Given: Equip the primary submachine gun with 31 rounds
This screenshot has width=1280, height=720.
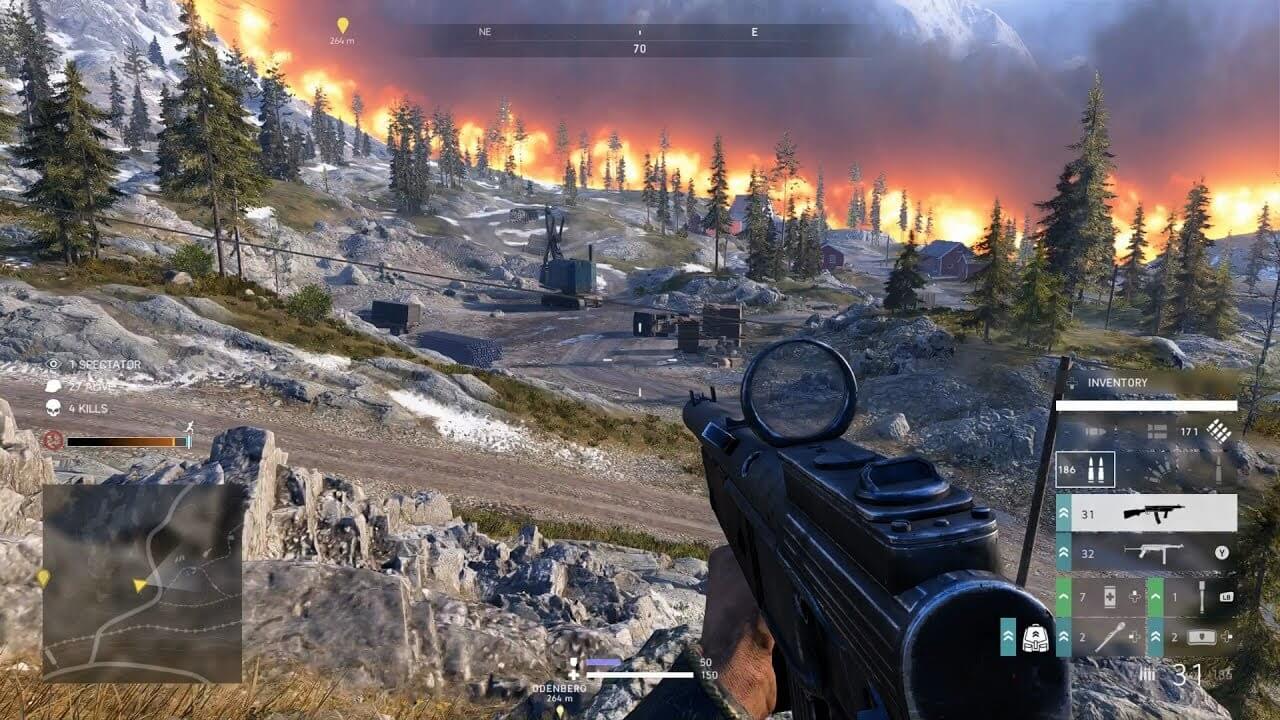Looking at the screenshot, I should click(1147, 513).
